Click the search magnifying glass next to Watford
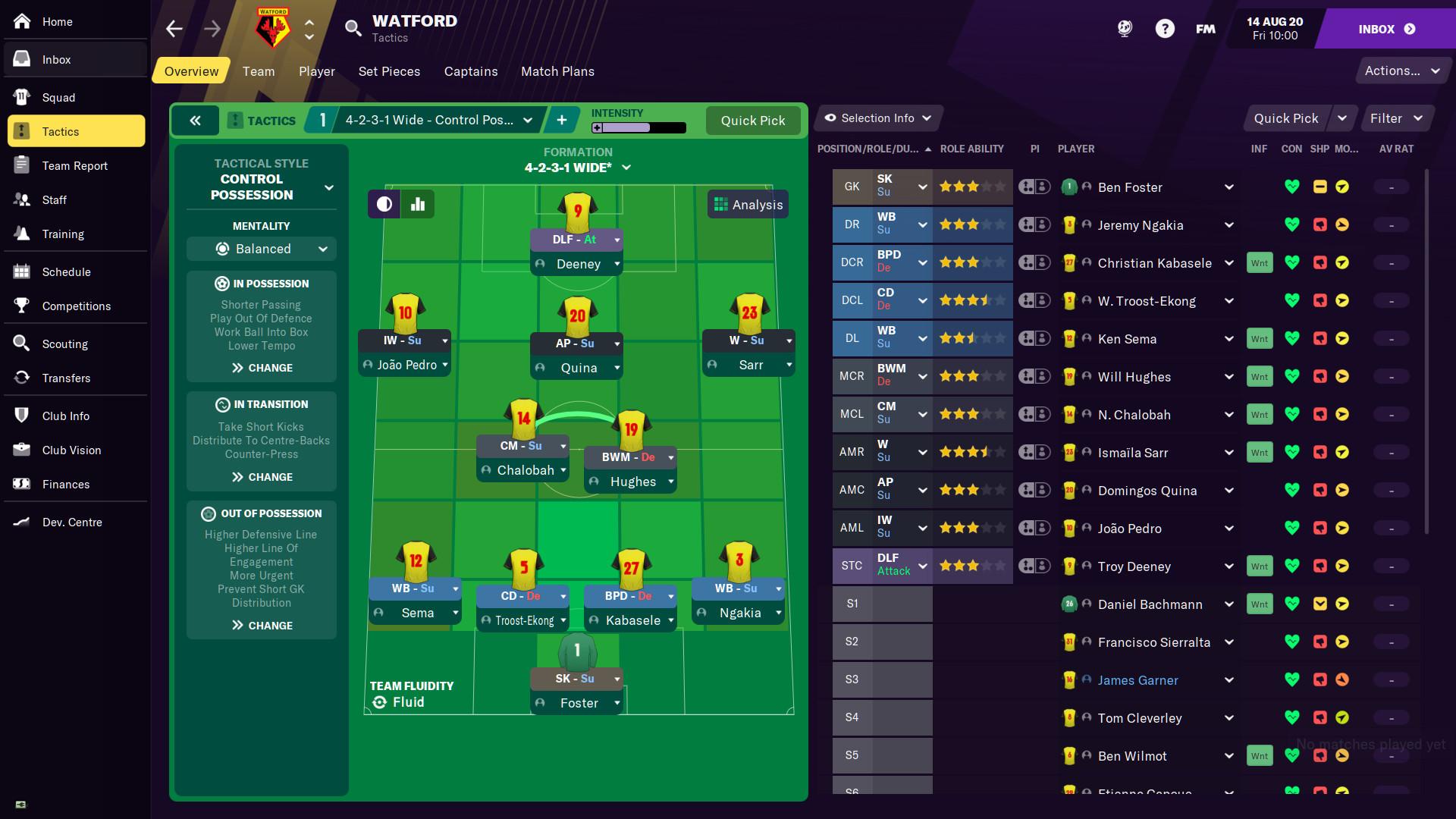 click(x=353, y=28)
